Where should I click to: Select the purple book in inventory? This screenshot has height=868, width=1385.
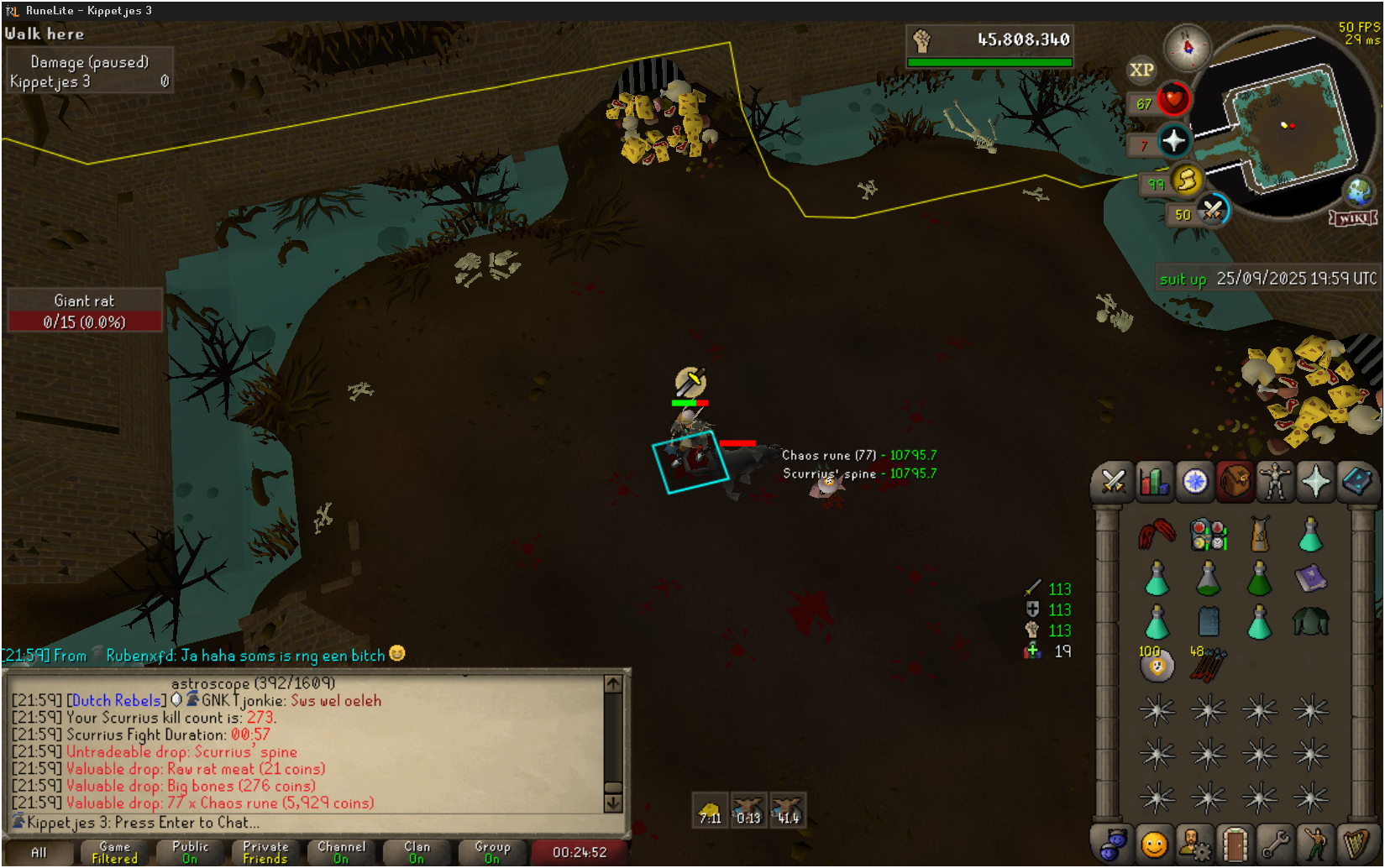(x=1310, y=578)
